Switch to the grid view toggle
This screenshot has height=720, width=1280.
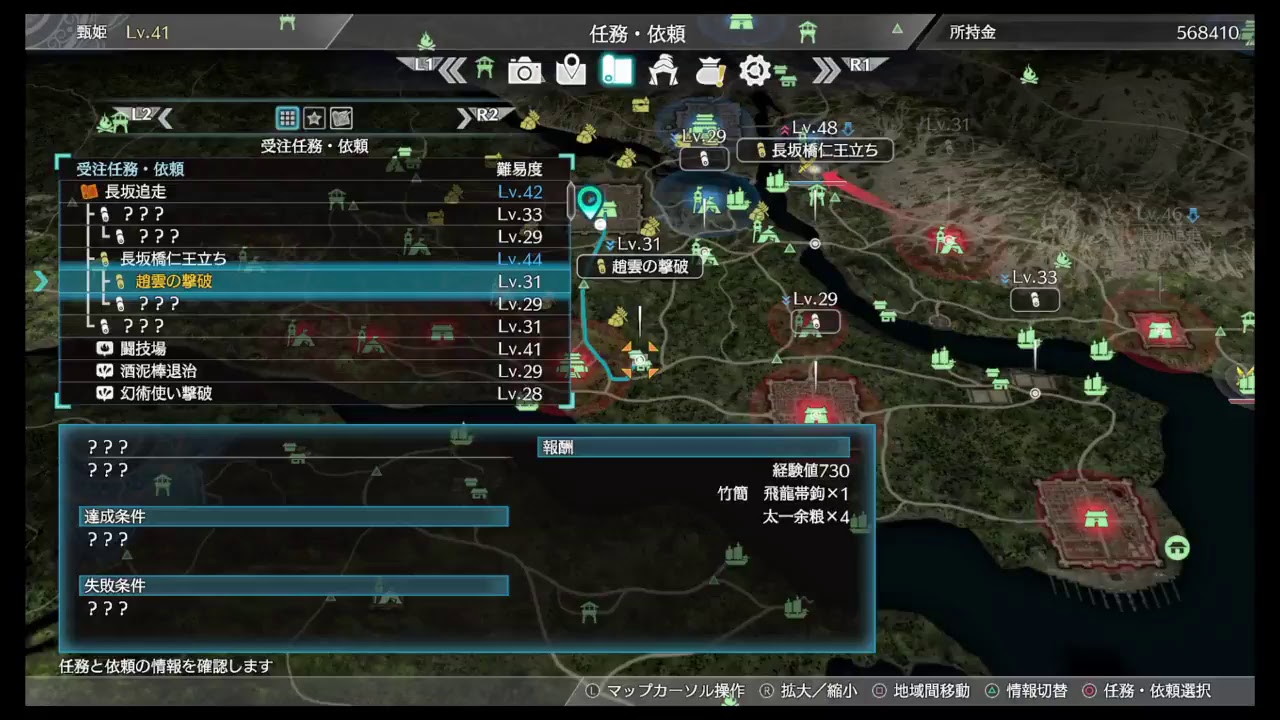point(287,118)
